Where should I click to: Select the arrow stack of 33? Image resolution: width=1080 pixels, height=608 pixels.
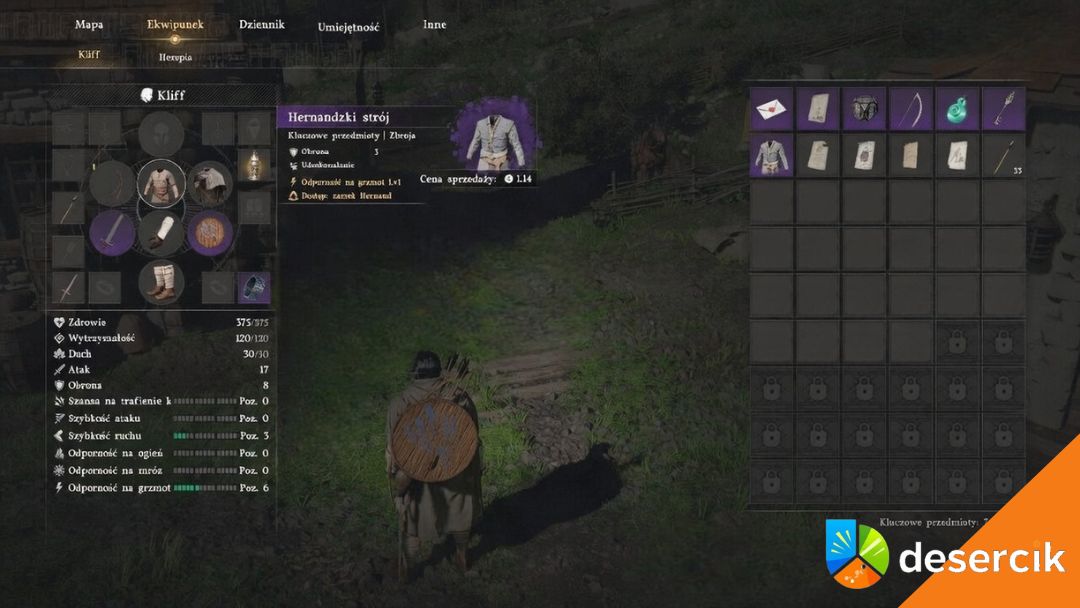click(x=1003, y=155)
